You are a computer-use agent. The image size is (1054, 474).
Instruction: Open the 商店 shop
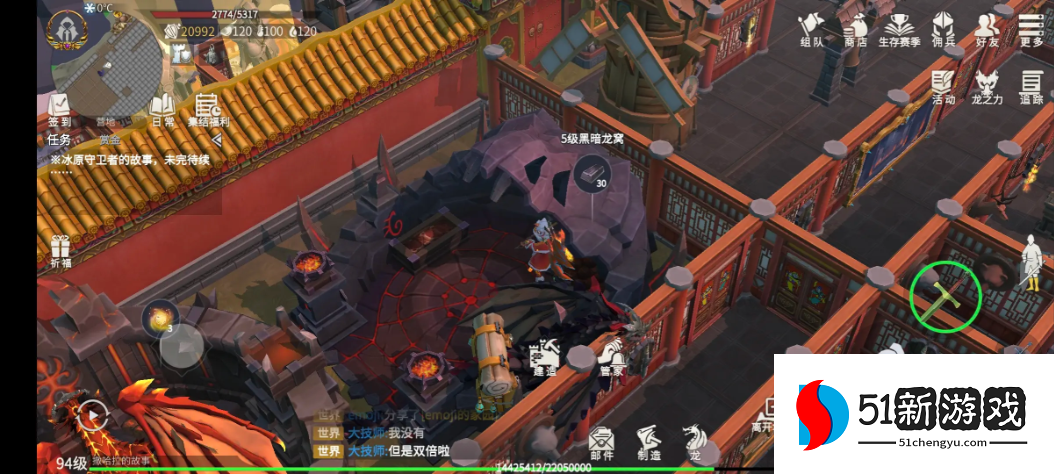click(855, 28)
